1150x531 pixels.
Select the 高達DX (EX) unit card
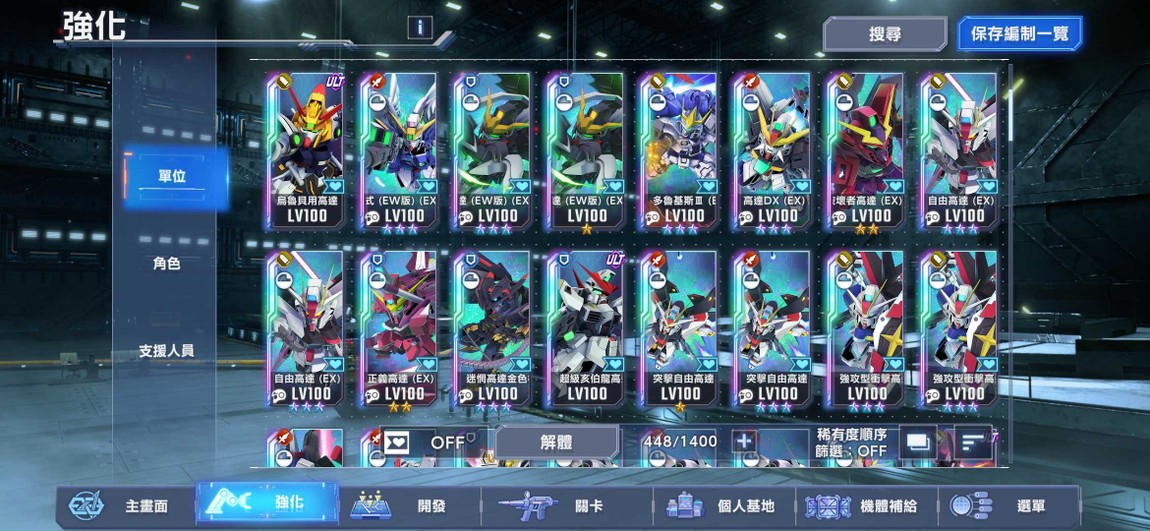point(773,150)
